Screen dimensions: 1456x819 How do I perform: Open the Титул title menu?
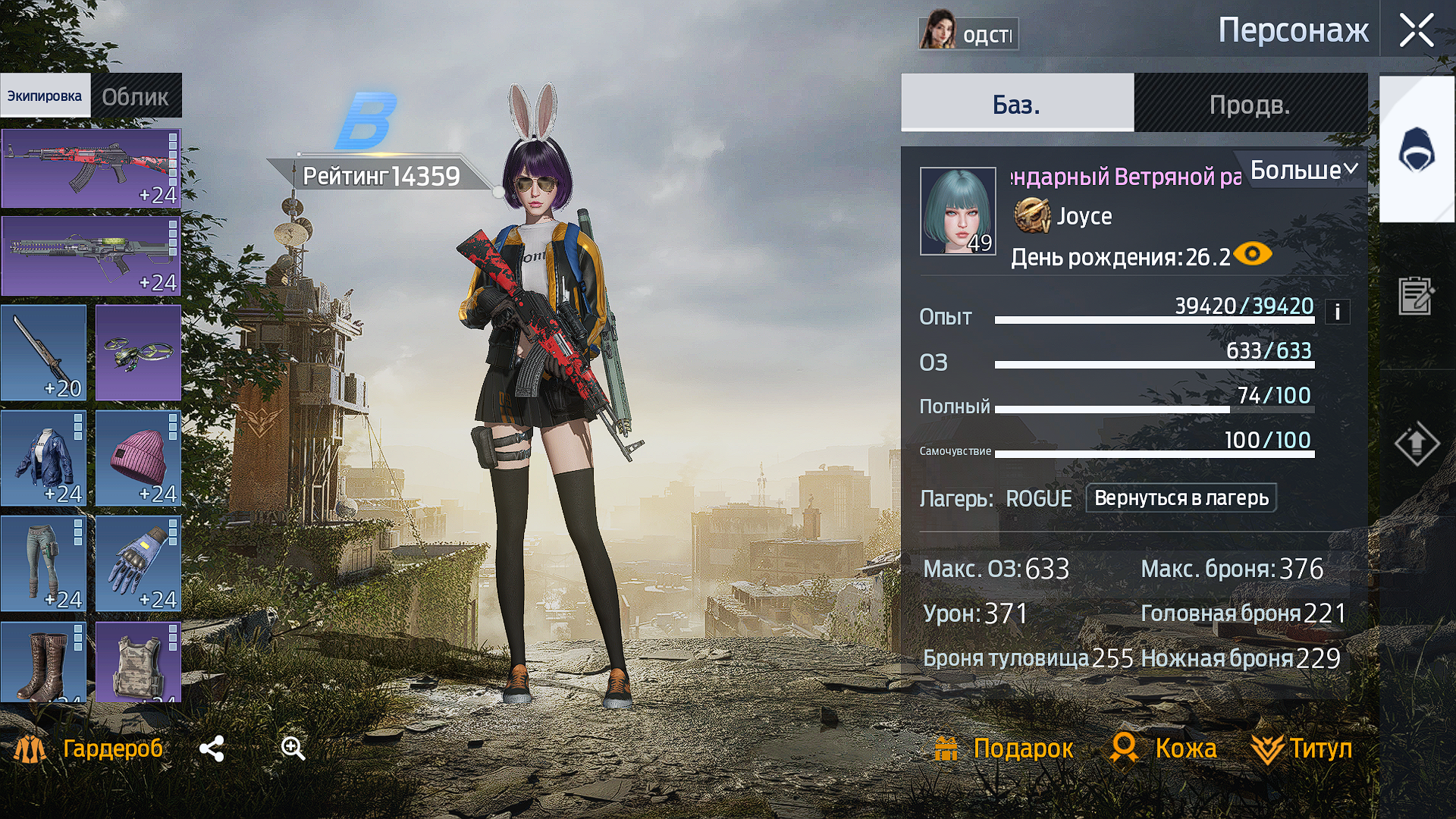(x=1302, y=748)
